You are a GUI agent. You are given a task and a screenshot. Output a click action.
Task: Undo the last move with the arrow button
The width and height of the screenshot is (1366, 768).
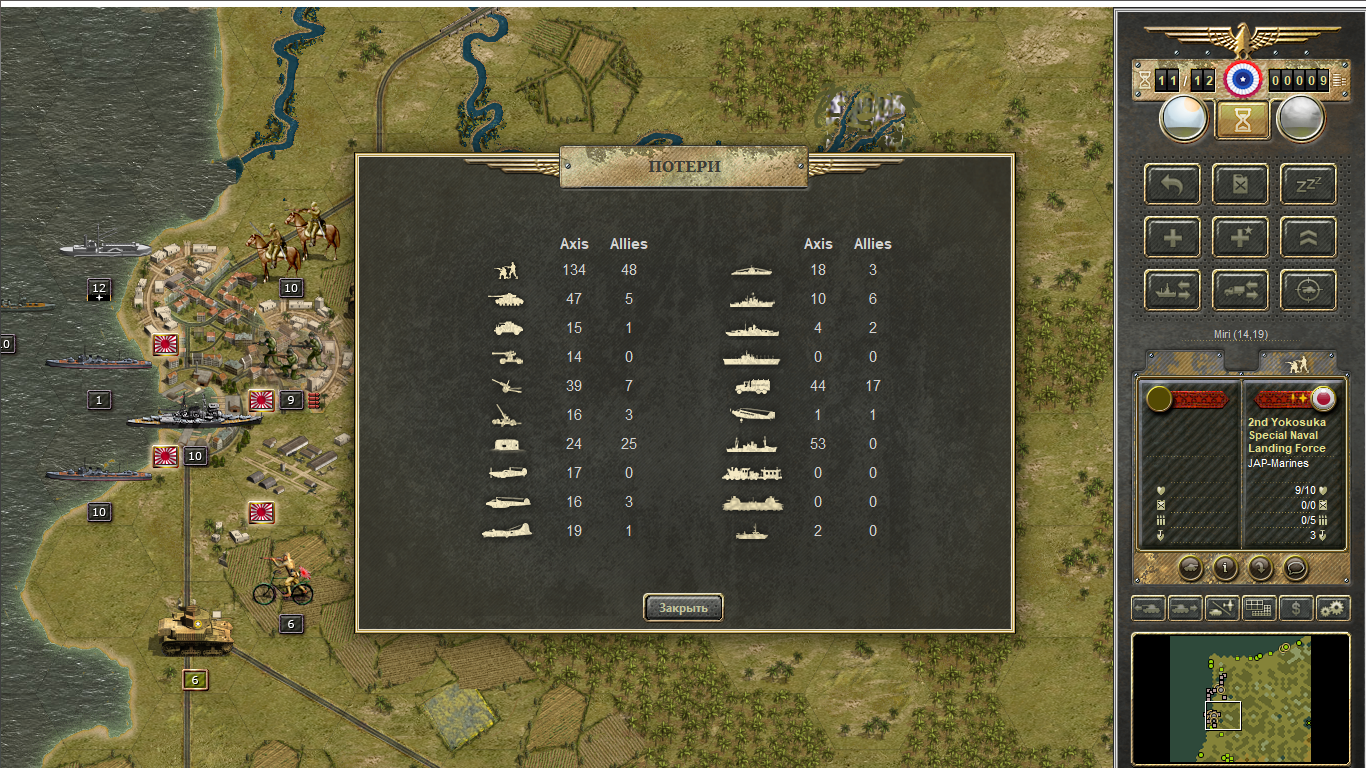pos(1172,185)
